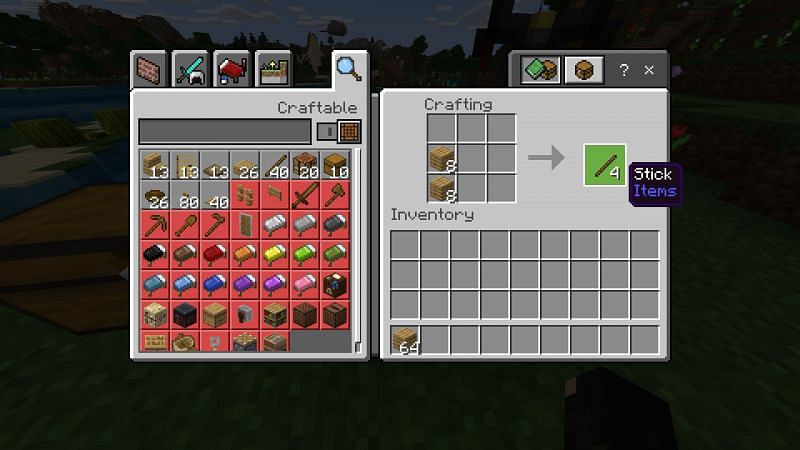Switch to the red bed items tab
This screenshot has width=800, height=450.
(x=232, y=70)
